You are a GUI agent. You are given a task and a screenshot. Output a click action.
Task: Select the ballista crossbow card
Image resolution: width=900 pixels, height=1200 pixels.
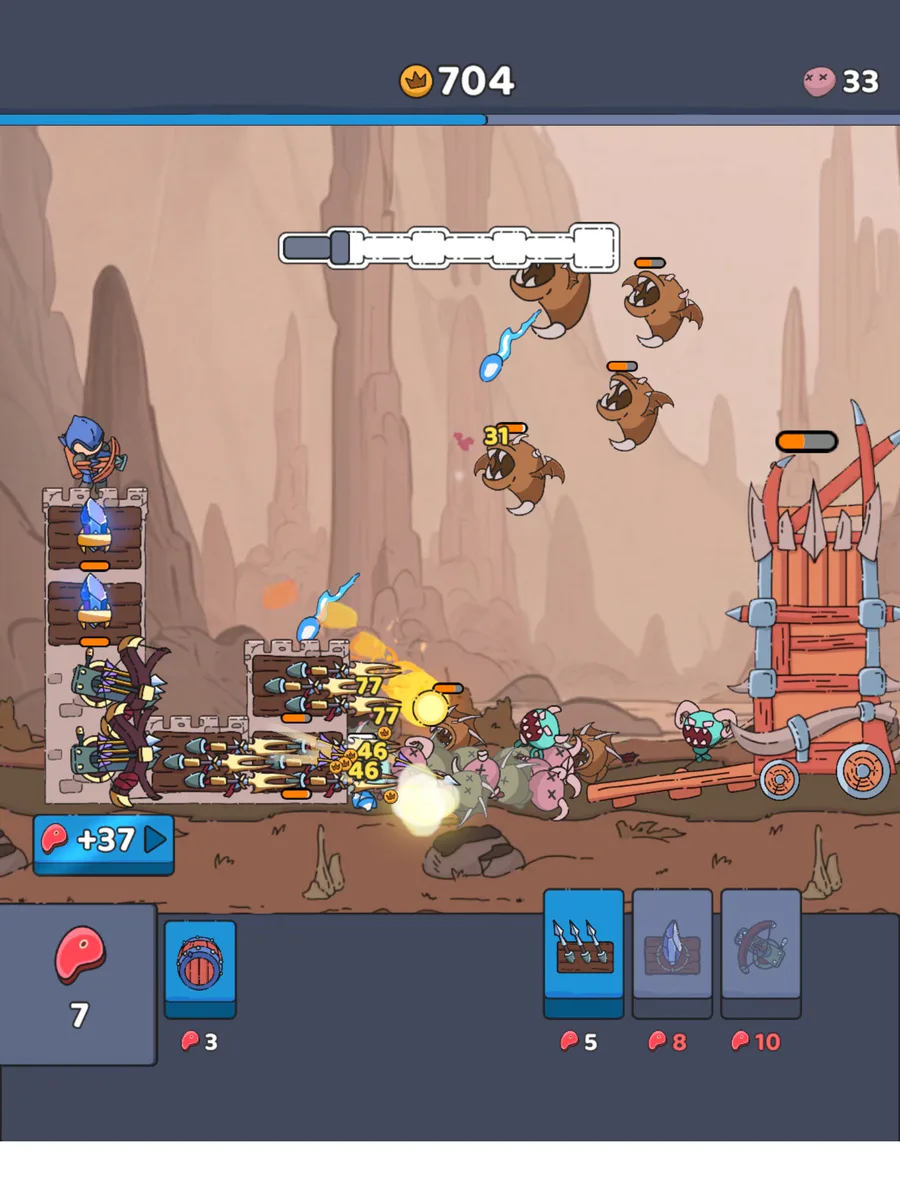(x=760, y=943)
